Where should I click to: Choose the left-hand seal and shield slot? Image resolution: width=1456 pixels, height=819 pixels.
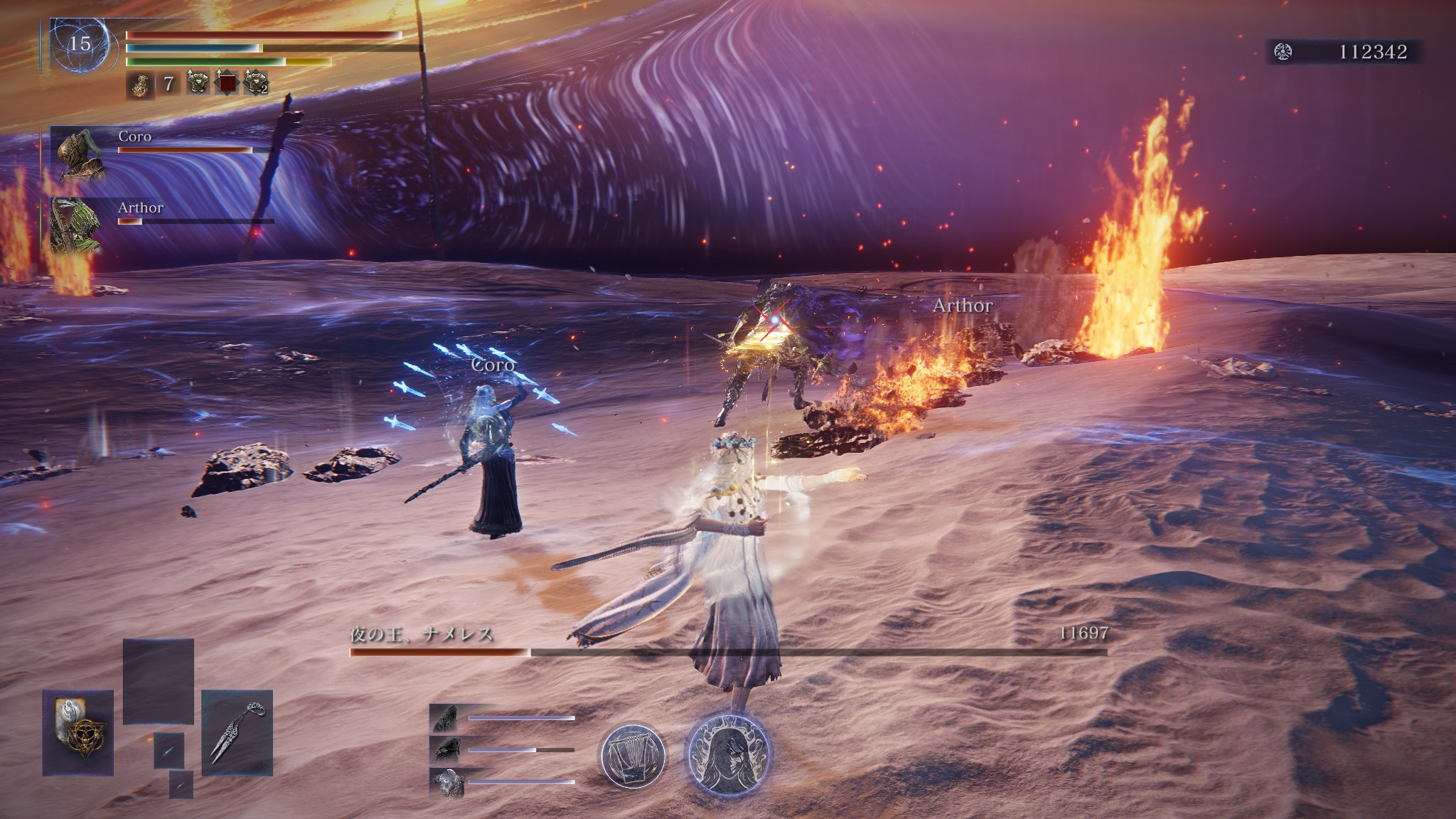pos(77,732)
